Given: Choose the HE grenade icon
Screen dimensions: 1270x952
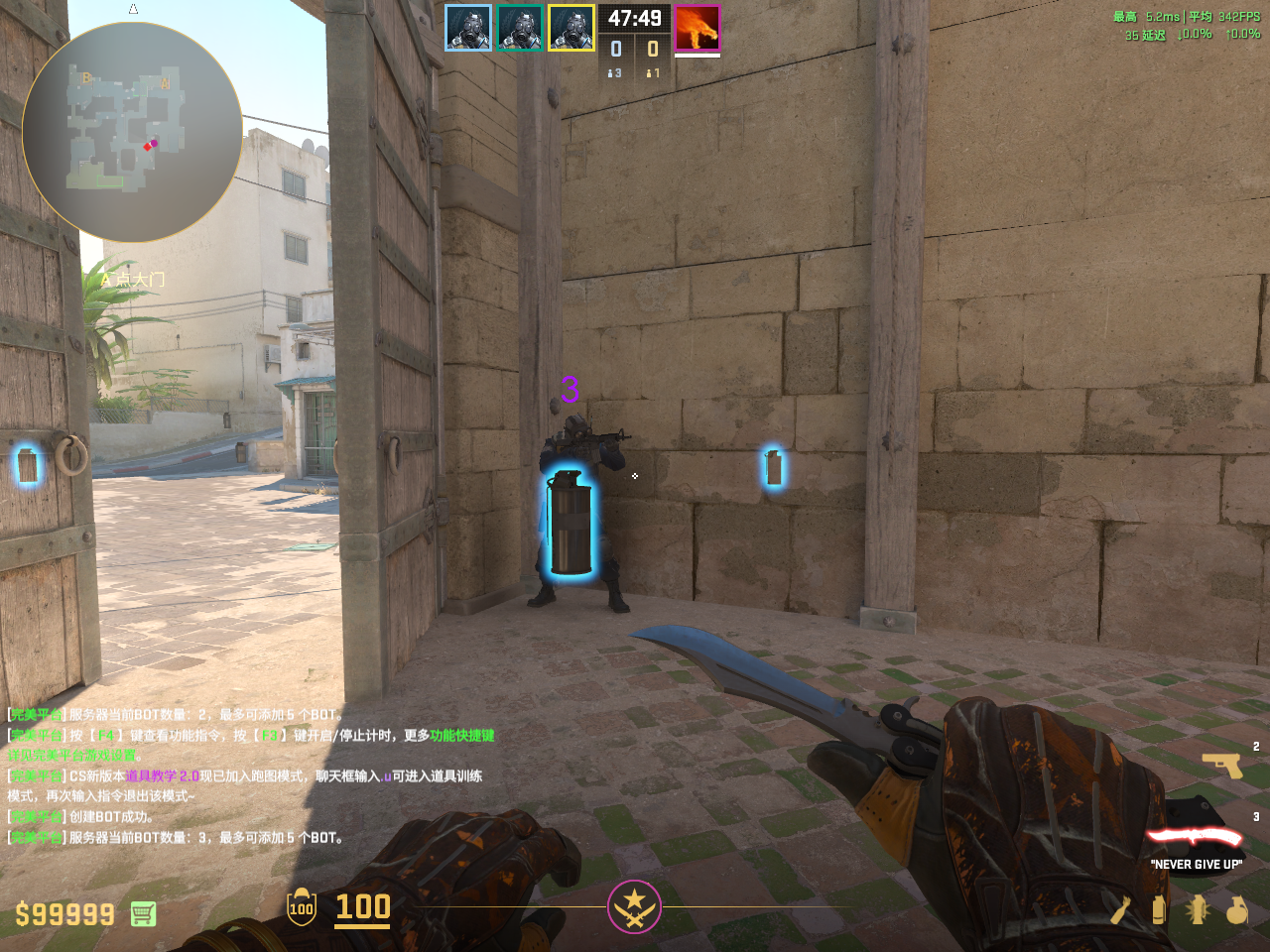Looking at the screenshot, I should coord(1236,909).
